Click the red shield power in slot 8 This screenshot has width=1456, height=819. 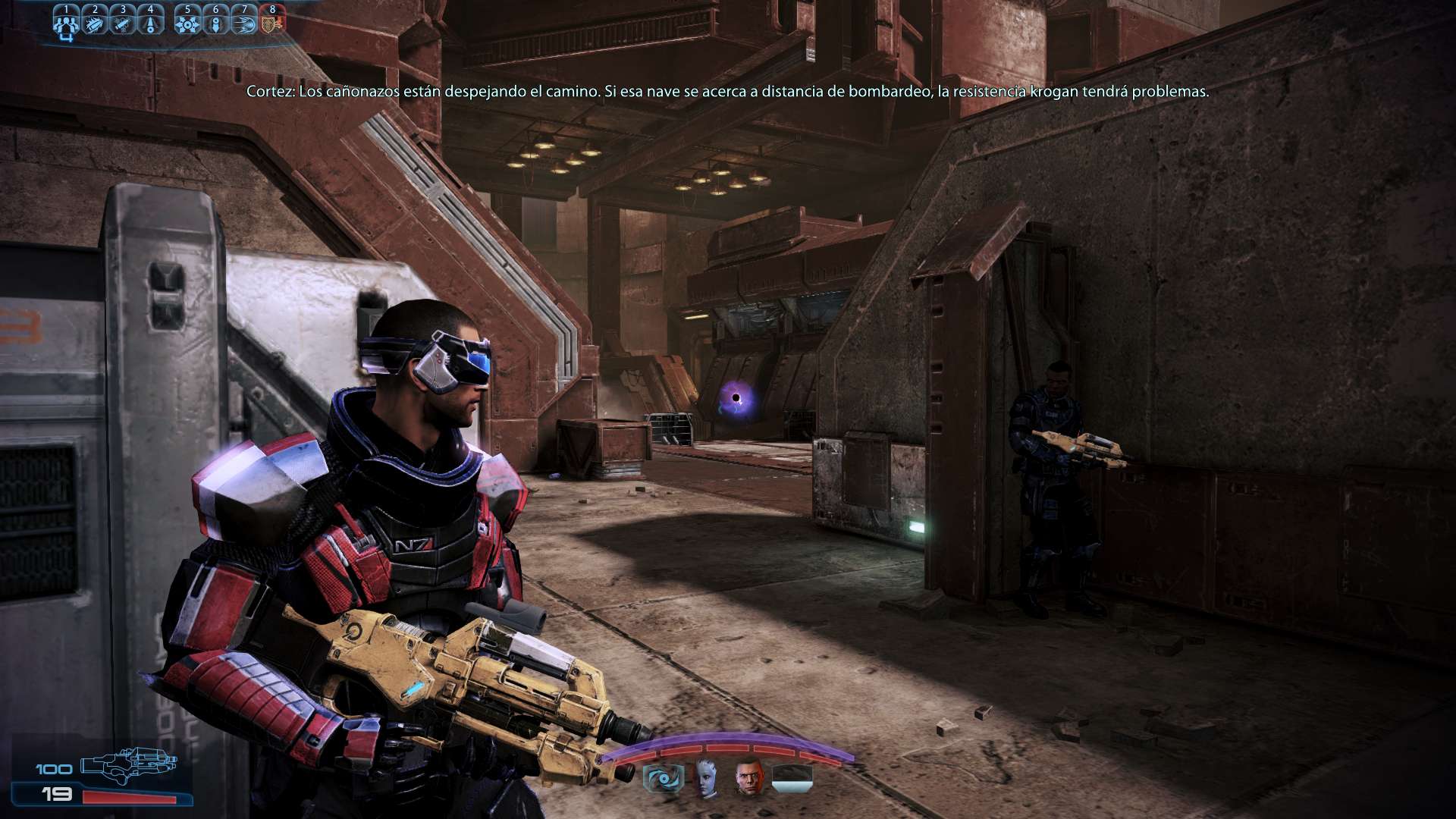[x=272, y=21]
